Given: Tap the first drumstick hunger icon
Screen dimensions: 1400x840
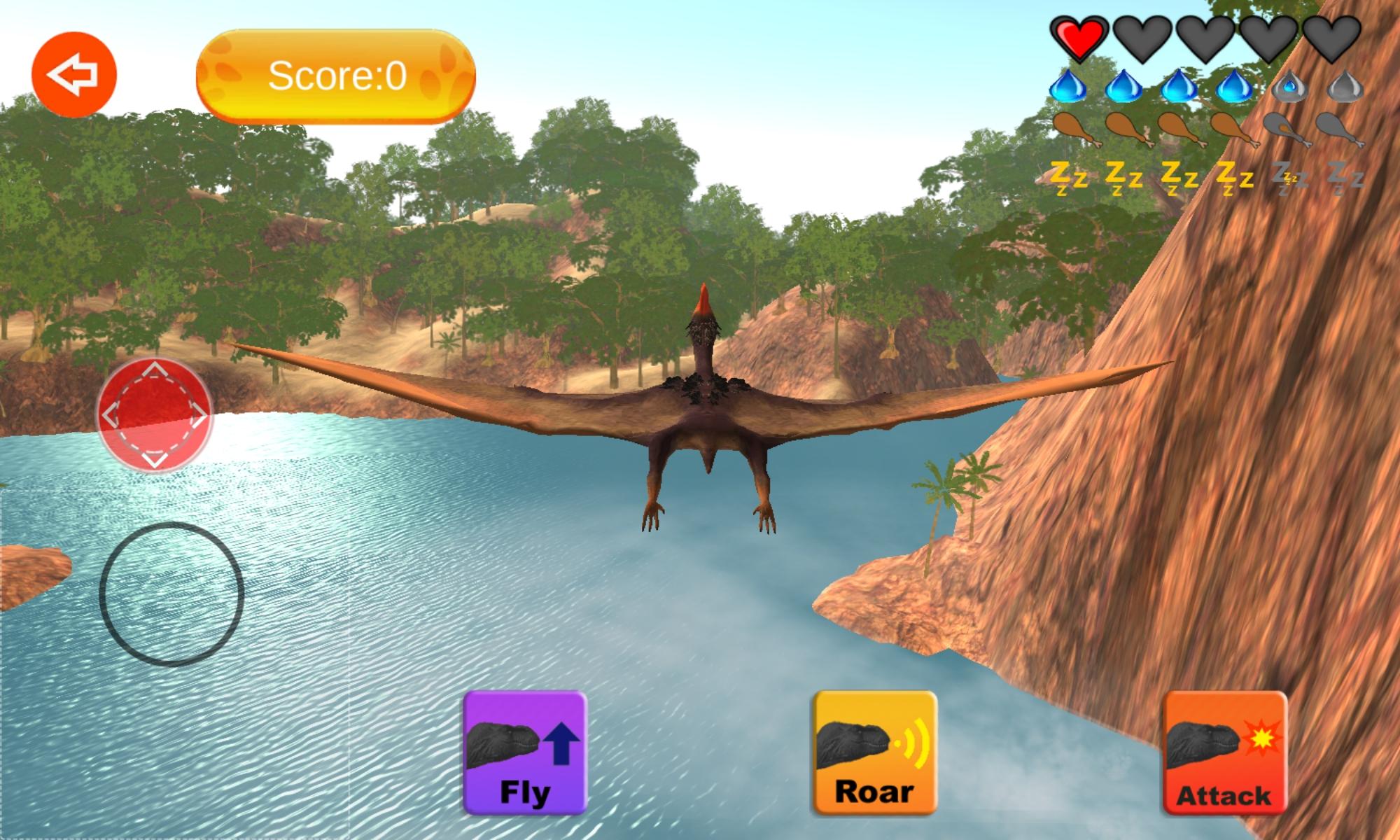Looking at the screenshot, I should [1074, 129].
